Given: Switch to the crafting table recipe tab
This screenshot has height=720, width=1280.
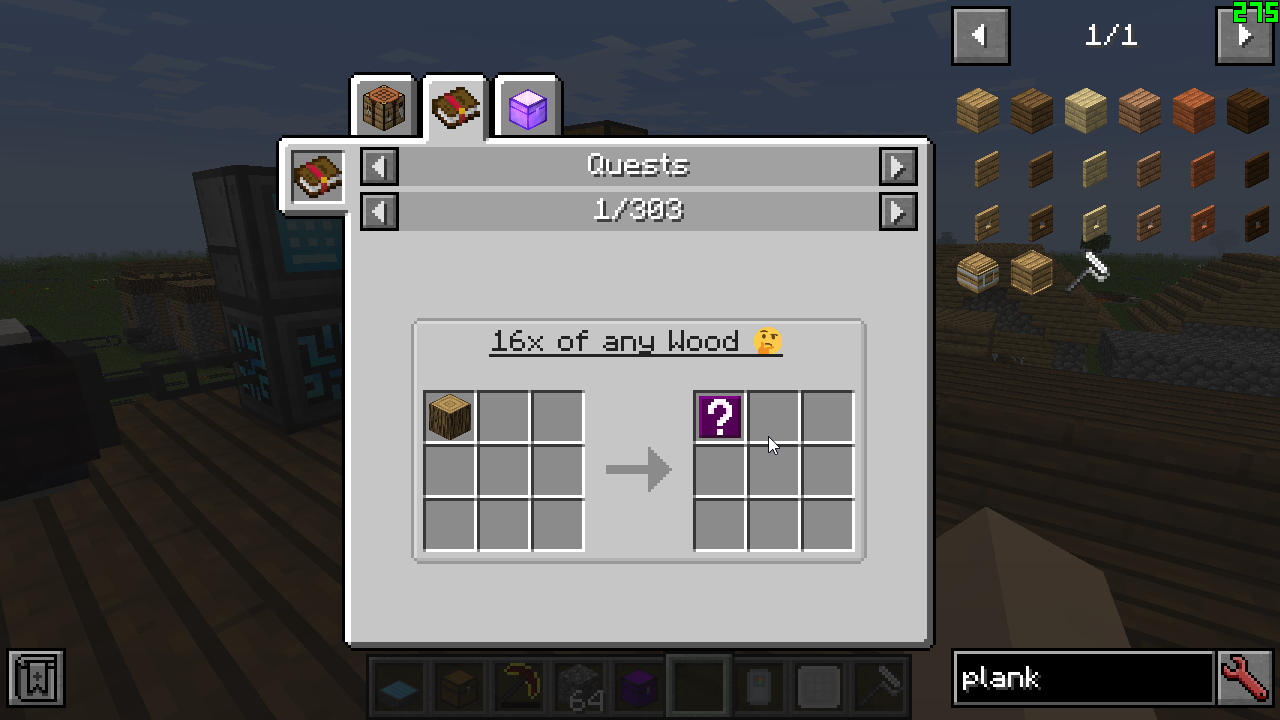Looking at the screenshot, I should pyautogui.click(x=384, y=107).
